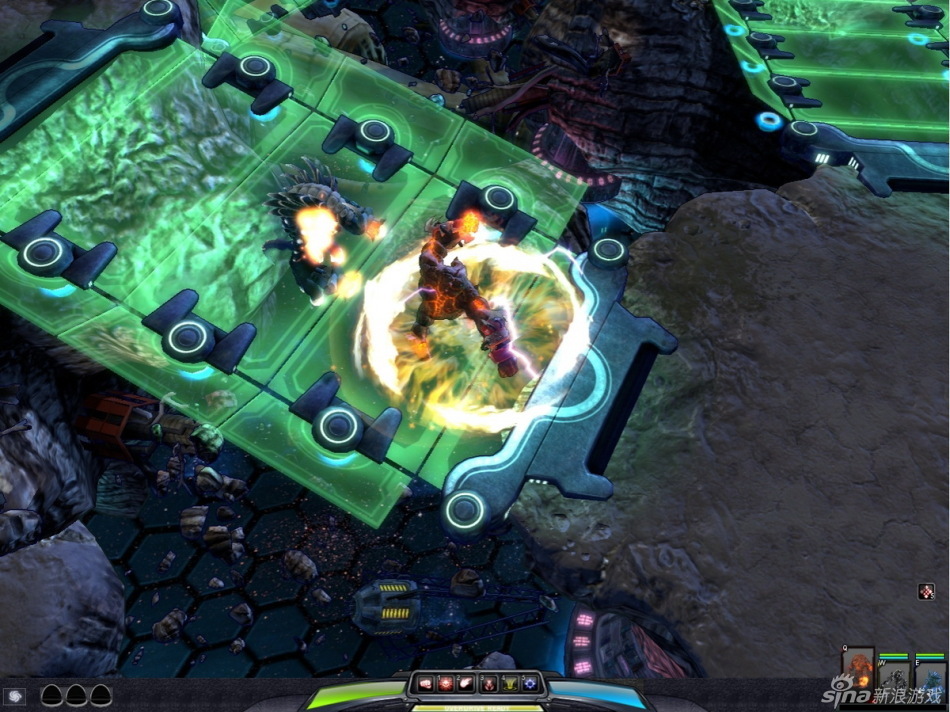Activate the fist punch ability
The height and width of the screenshot is (712, 950).
[427, 683]
